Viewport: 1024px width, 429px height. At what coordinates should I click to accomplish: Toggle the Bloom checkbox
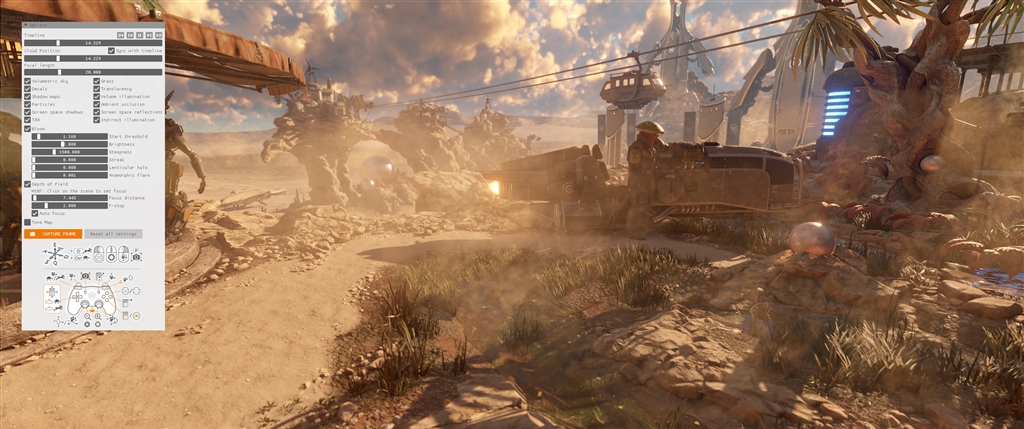[x=27, y=128]
